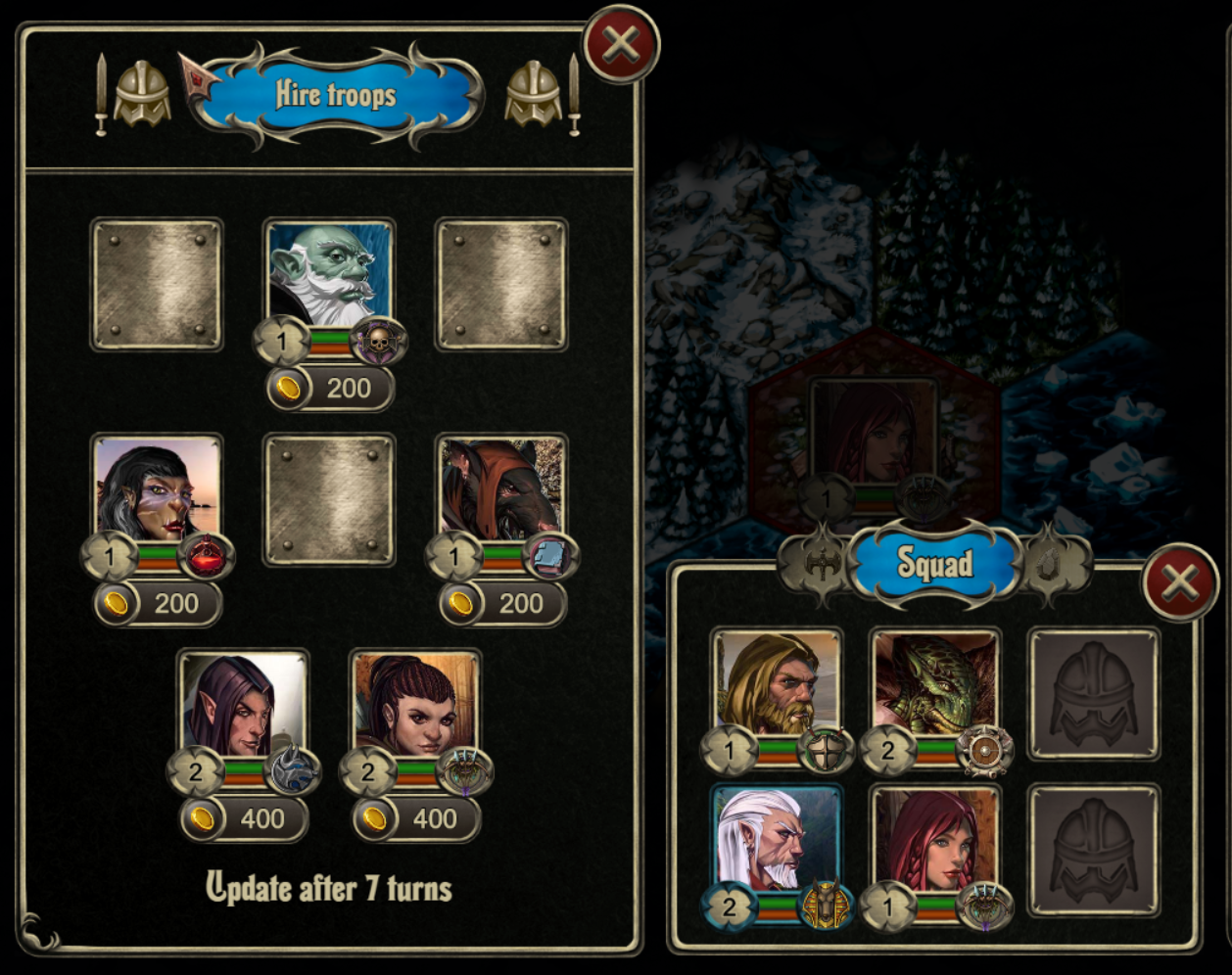Select the blond bearded warrior in squad

pos(777,683)
